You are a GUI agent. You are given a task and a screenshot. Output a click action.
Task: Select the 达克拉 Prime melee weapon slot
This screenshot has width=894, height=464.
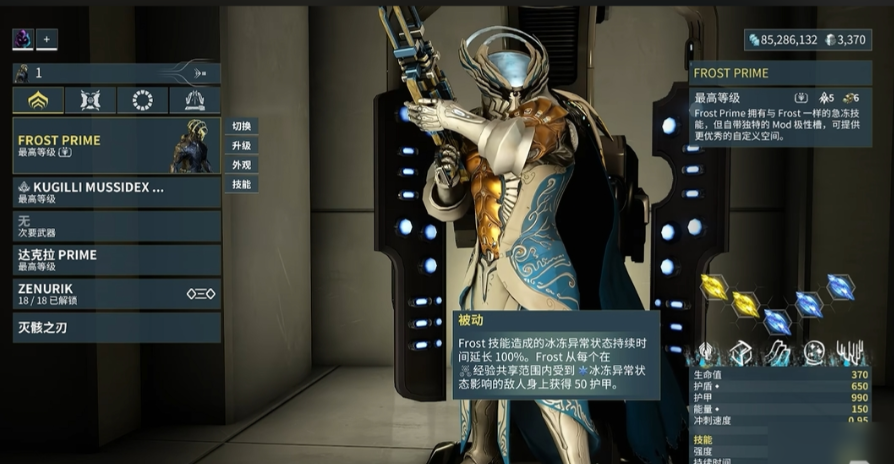(116, 259)
